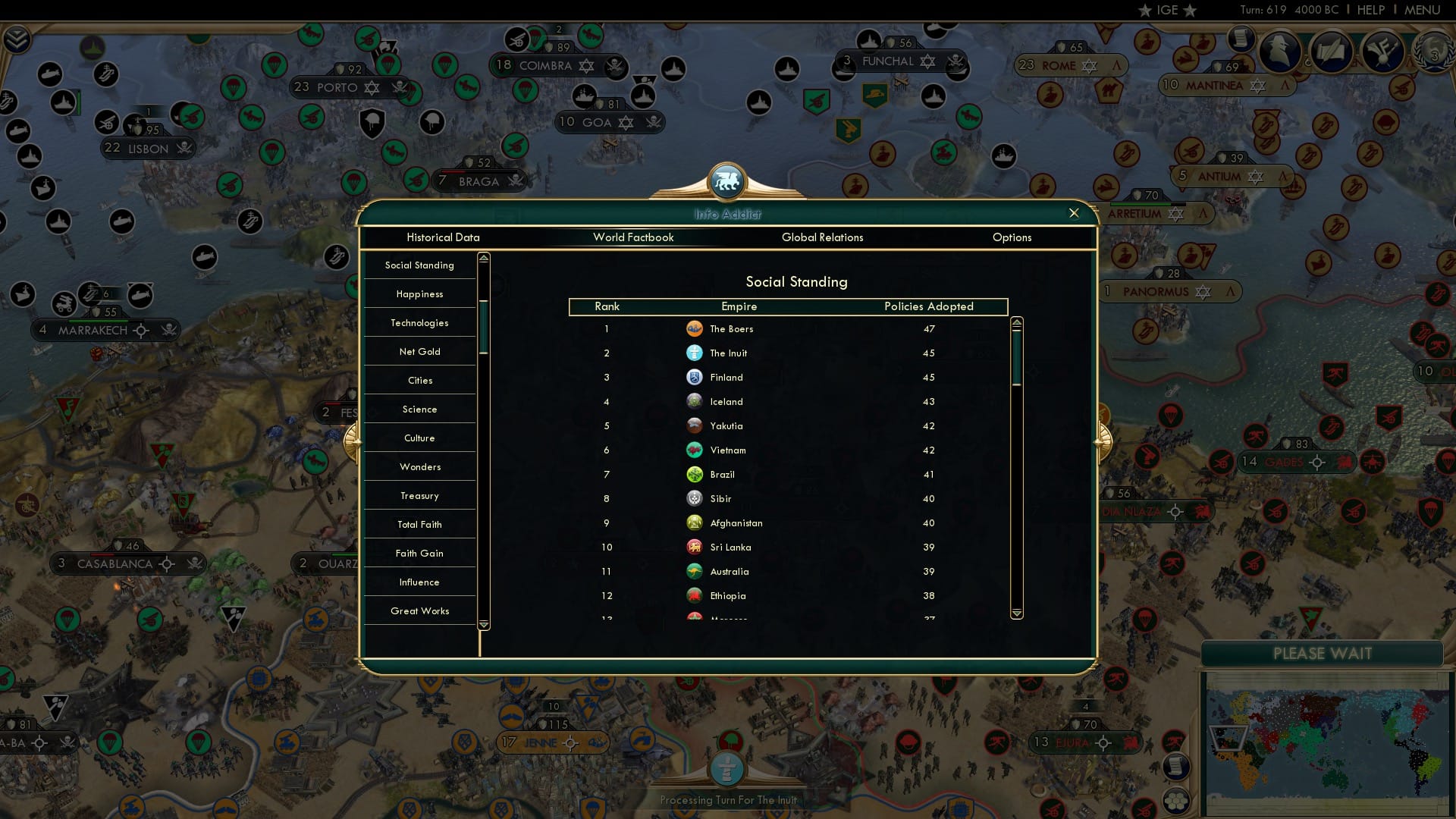Click Brazil's green civilization icon
Viewport: 1456px width, 819px height.
696,474
